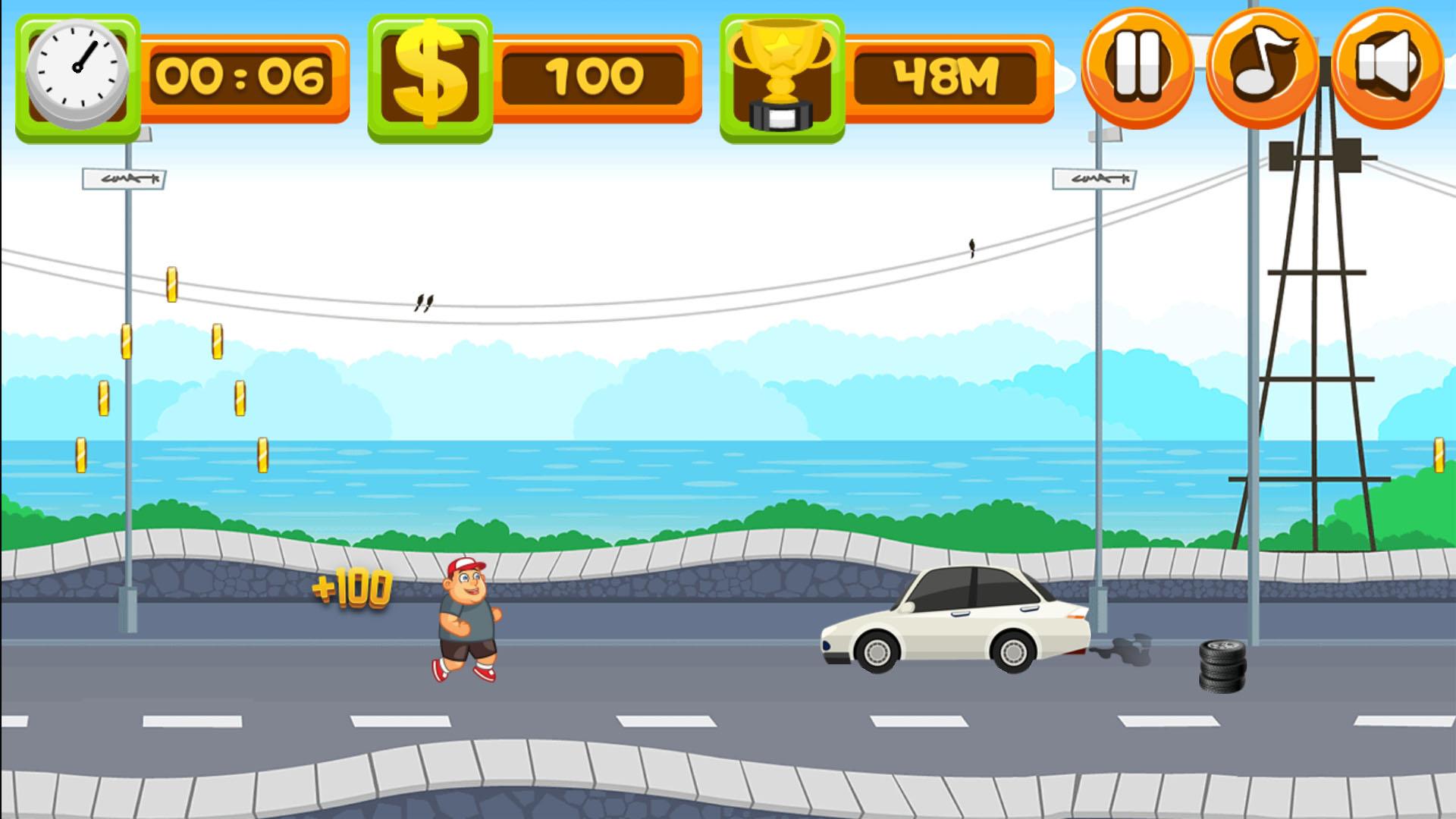1456x819 pixels.
Task: Click the +100 score popup text
Action: coord(353,586)
